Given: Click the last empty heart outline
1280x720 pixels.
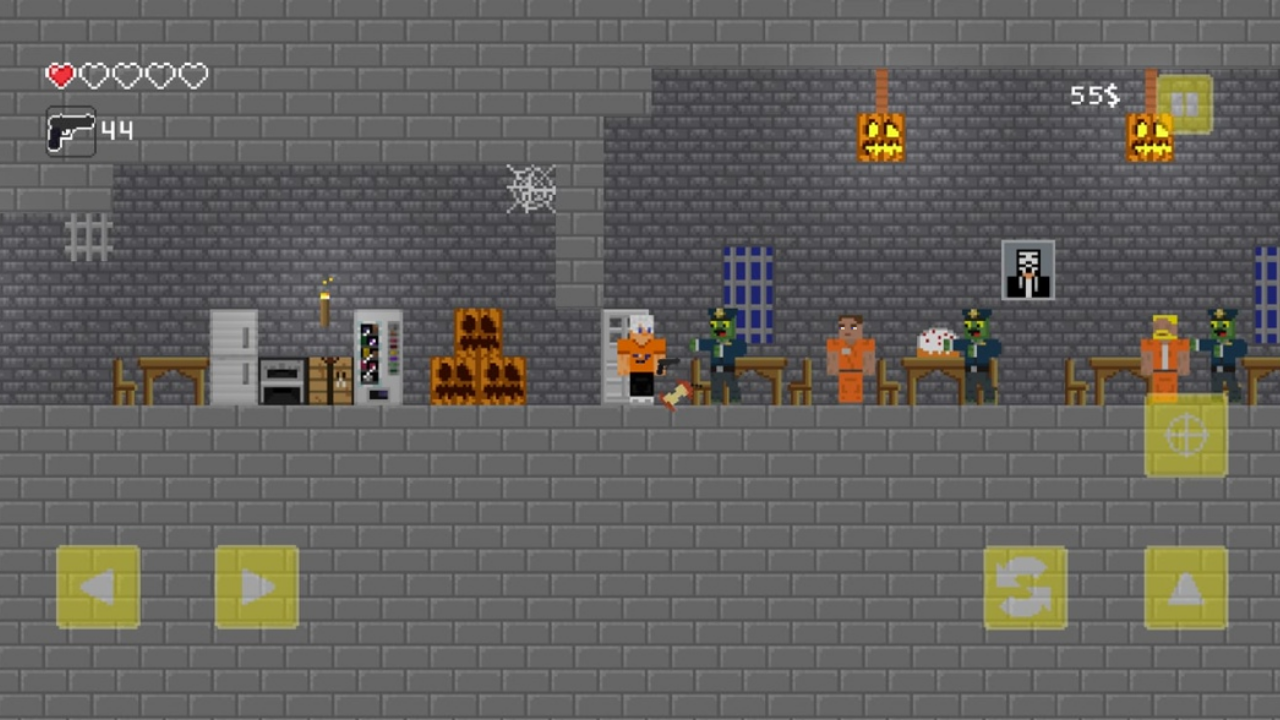Looking at the screenshot, I should coord(192,75).
